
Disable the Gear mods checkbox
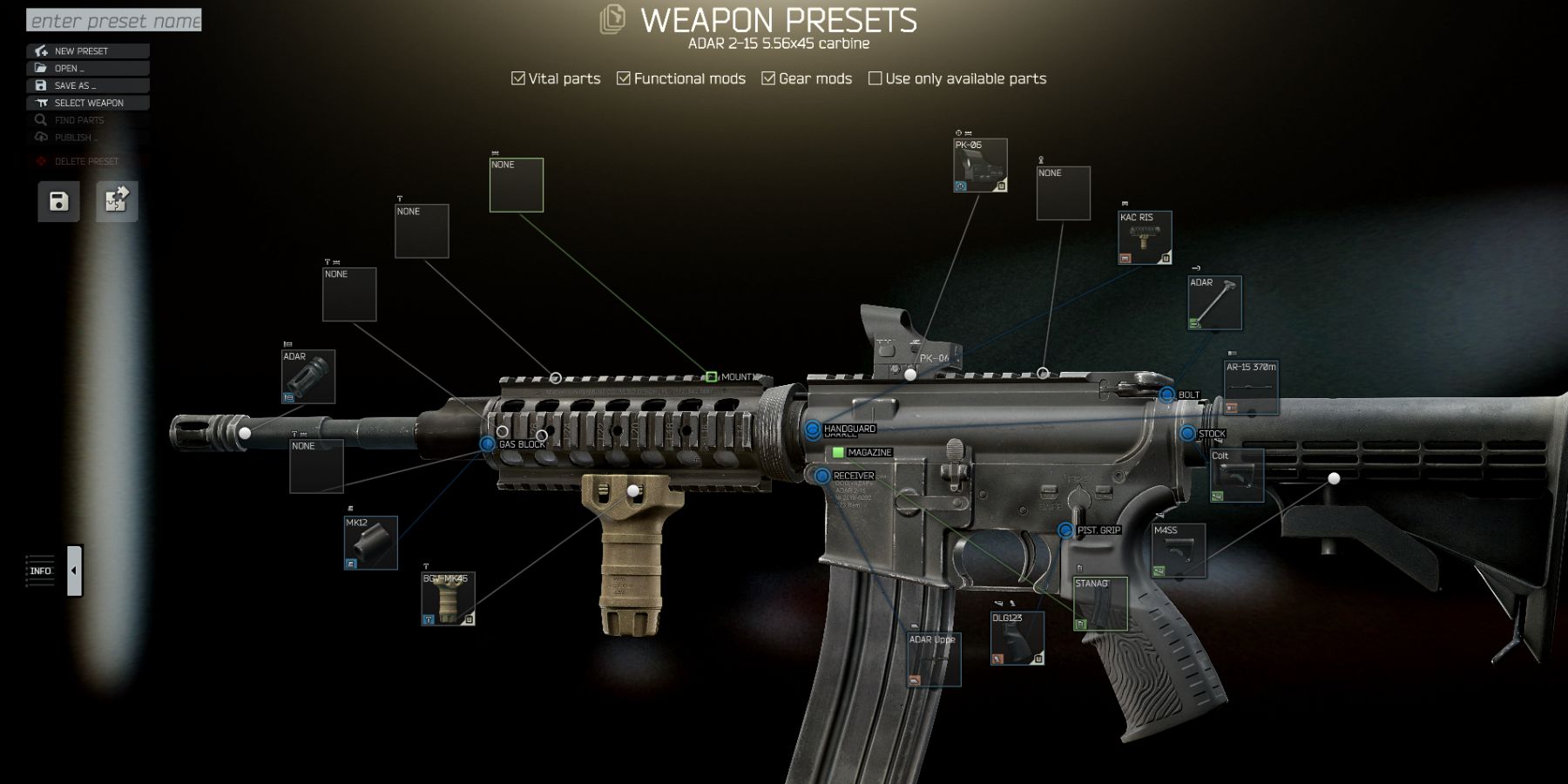[768, 78]
